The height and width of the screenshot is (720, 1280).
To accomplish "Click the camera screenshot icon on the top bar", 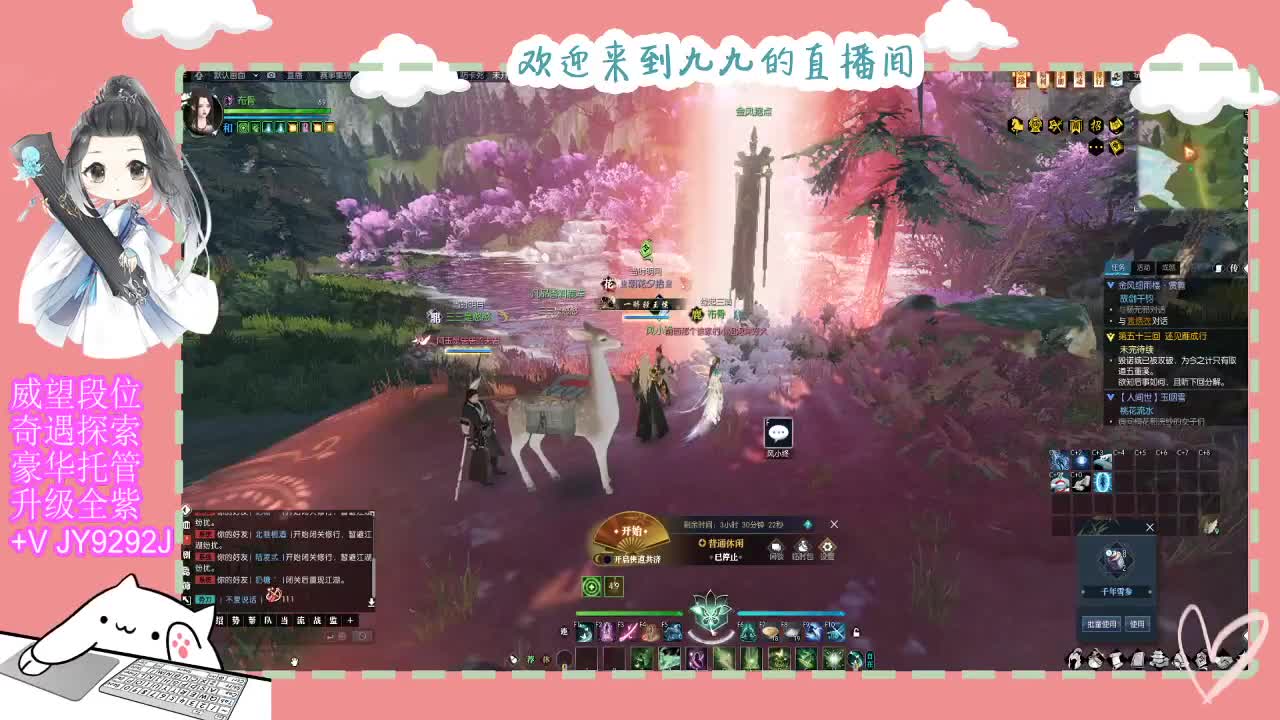I will click(x=270, y=75).
